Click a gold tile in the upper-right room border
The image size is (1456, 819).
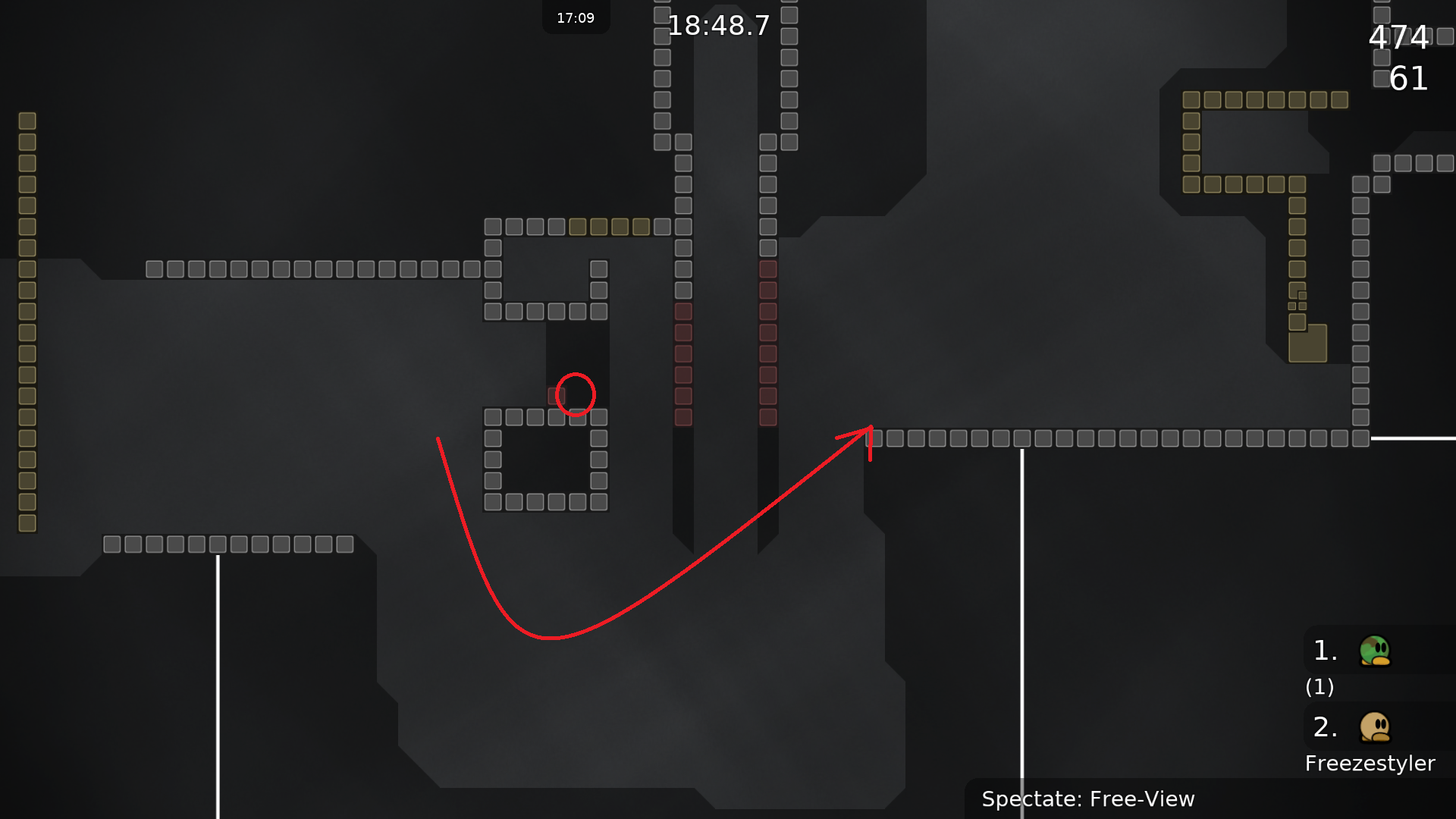[1266, 99]
